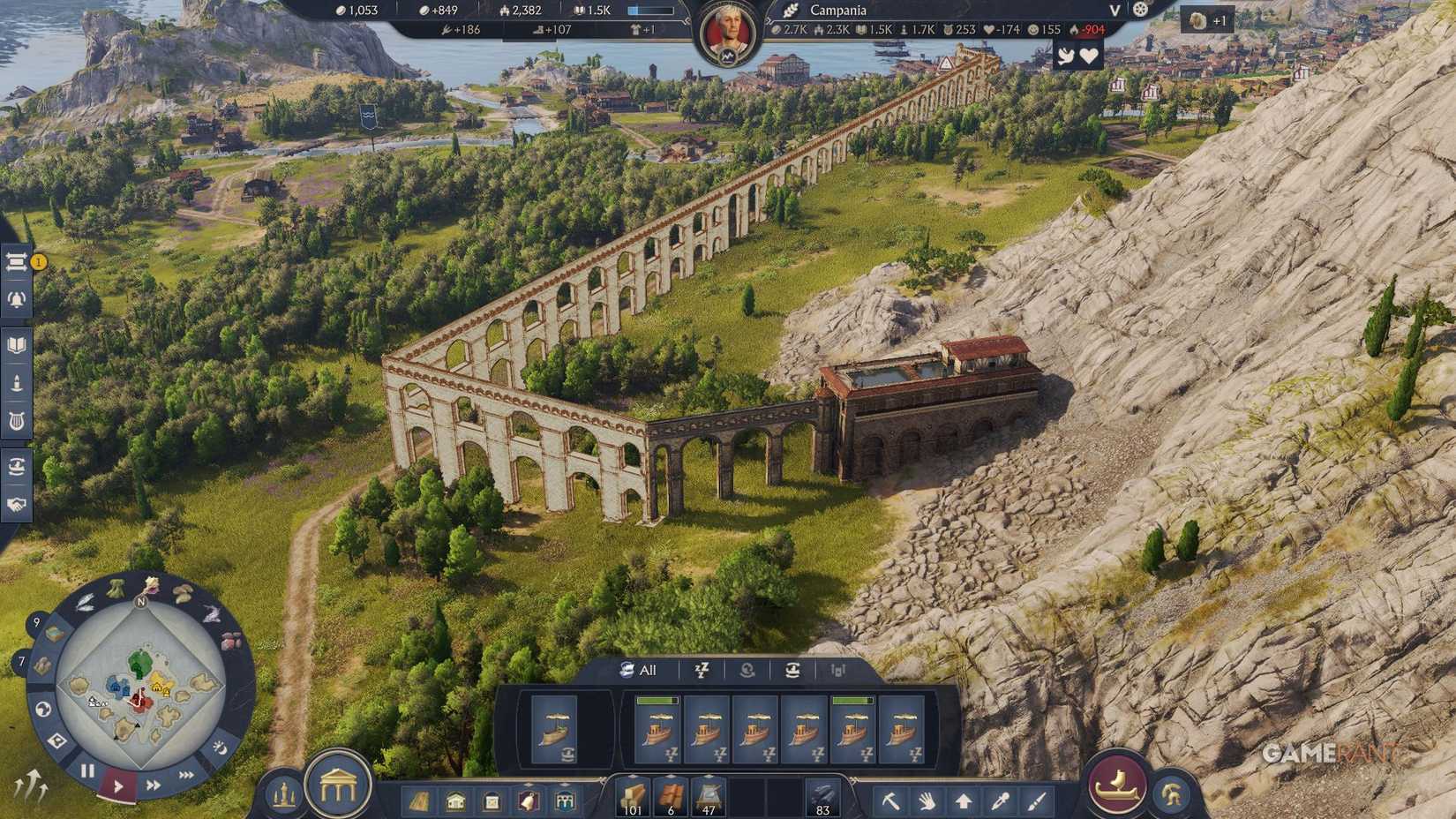The width and height of the screenshot is (1456, 819).
Task: Open the notifications bell in the left sidebar
Action: [x=15, y=300]
